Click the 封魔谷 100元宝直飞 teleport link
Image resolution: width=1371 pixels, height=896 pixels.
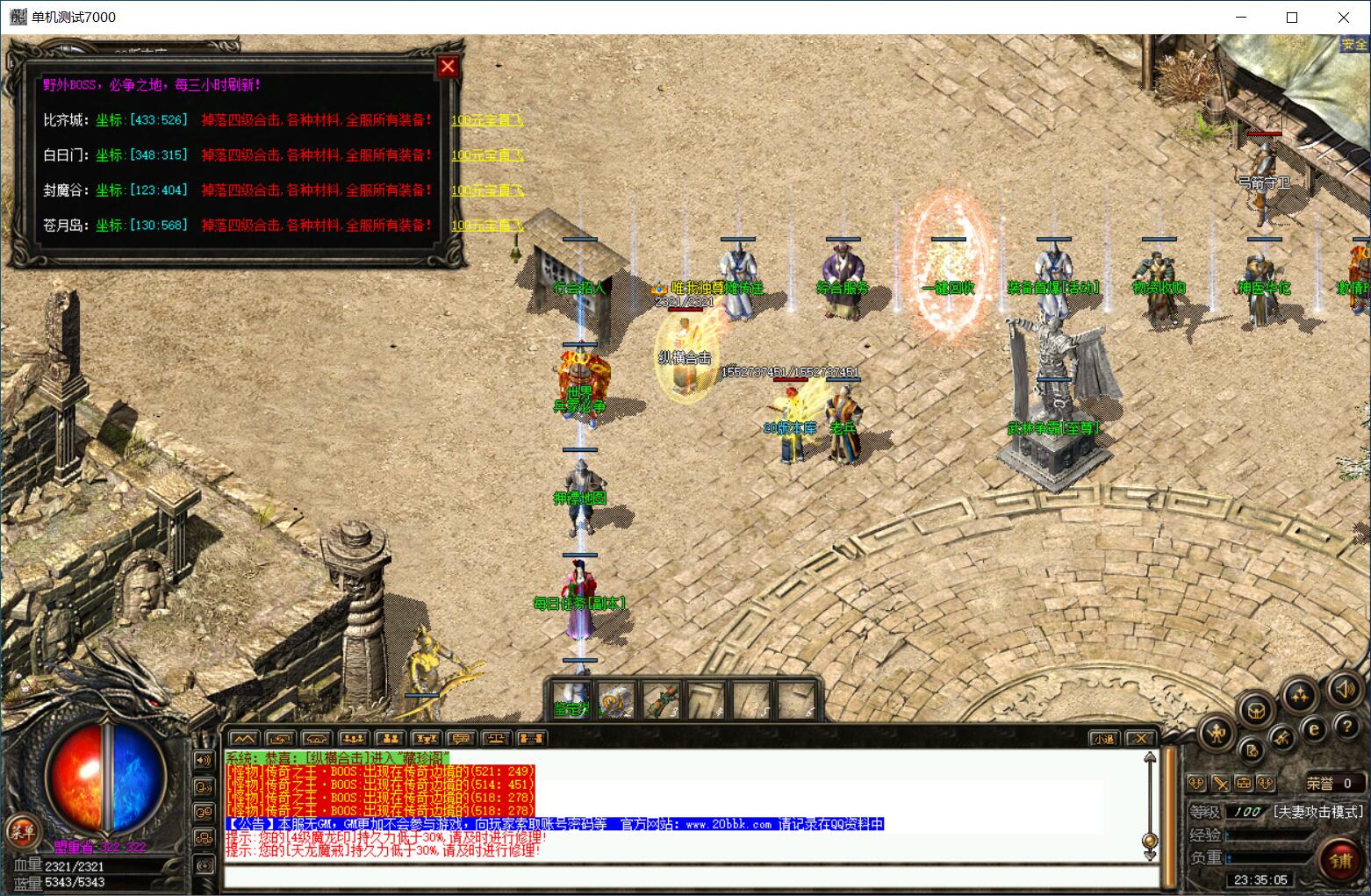(x=487, y=190)
